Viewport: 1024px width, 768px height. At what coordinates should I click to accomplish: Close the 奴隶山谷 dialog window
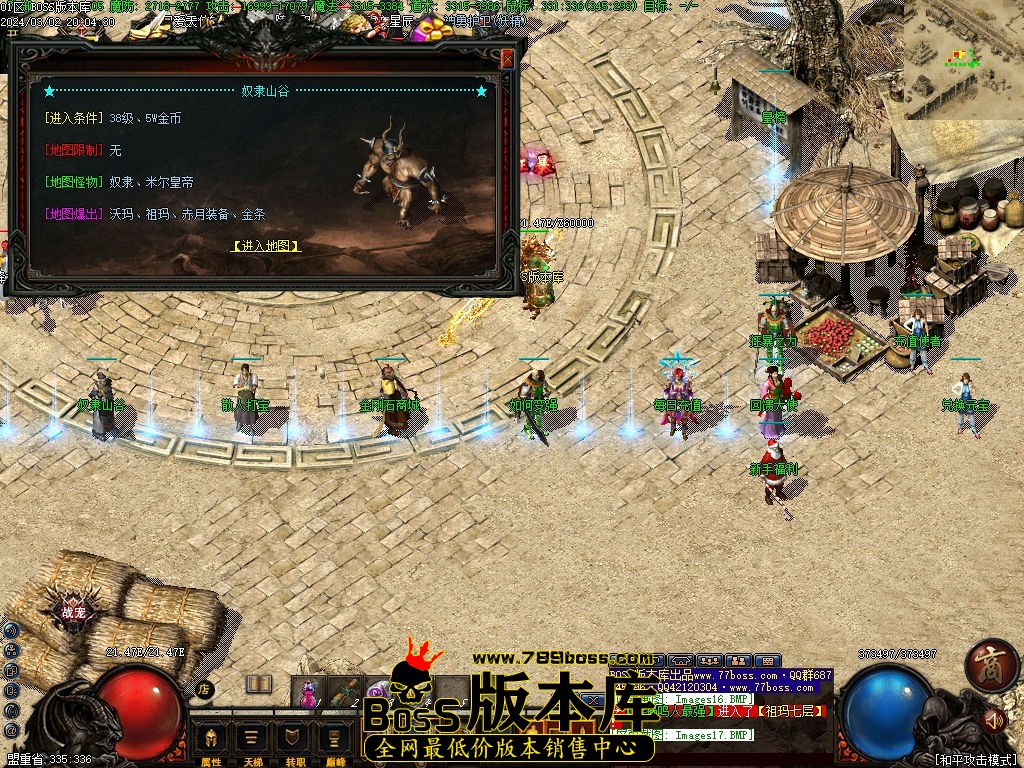507,59
